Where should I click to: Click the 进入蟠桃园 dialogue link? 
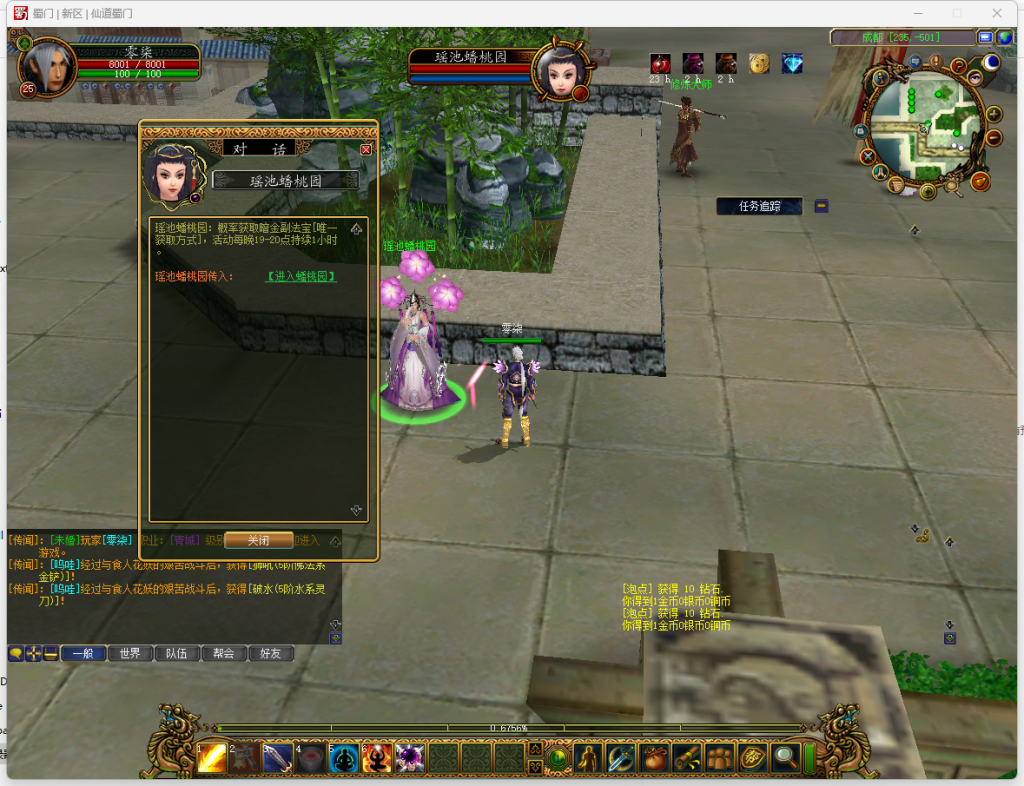click(301, 277)
